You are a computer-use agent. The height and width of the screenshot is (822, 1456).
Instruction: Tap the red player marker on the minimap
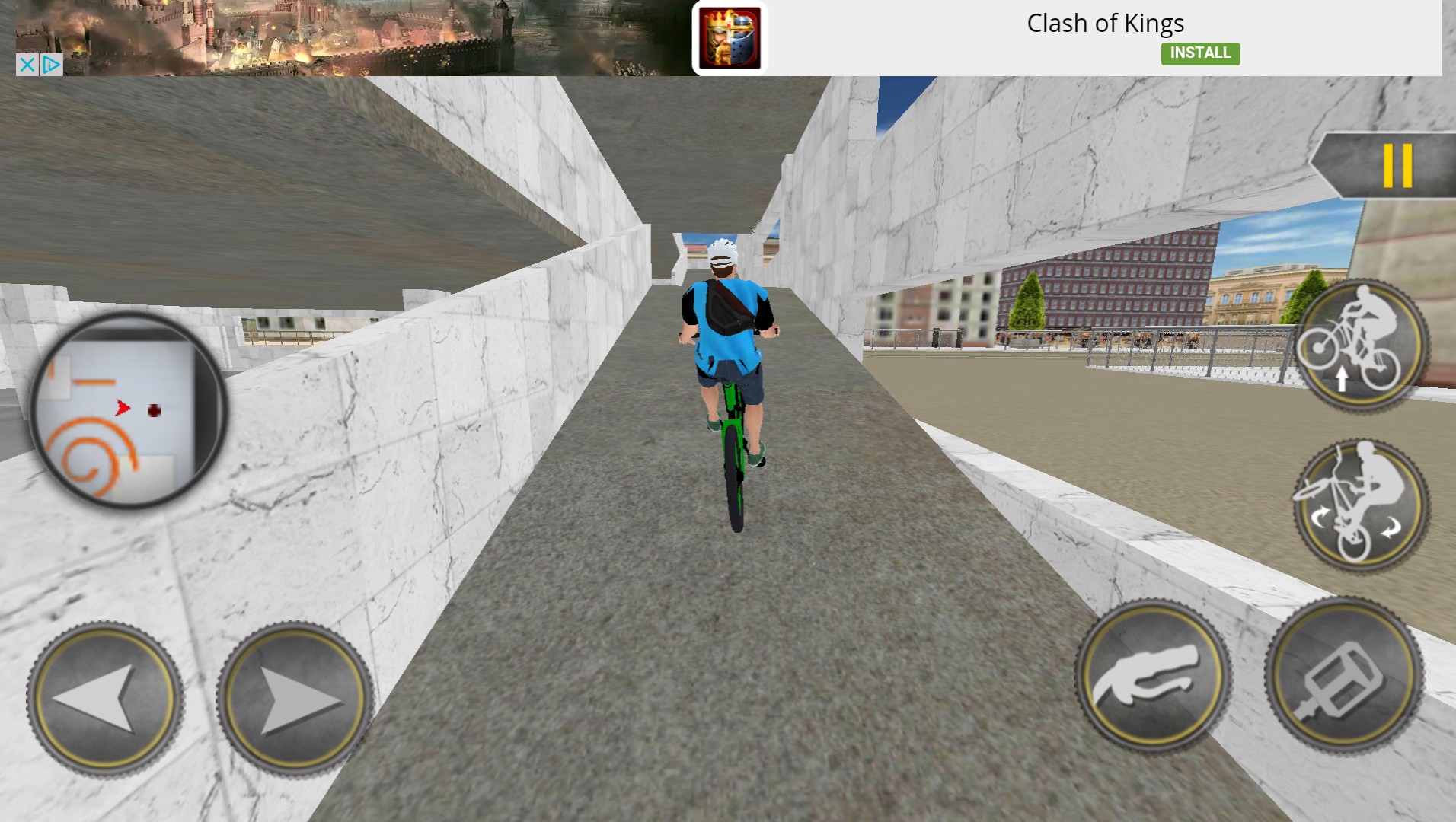coord(121,407)
